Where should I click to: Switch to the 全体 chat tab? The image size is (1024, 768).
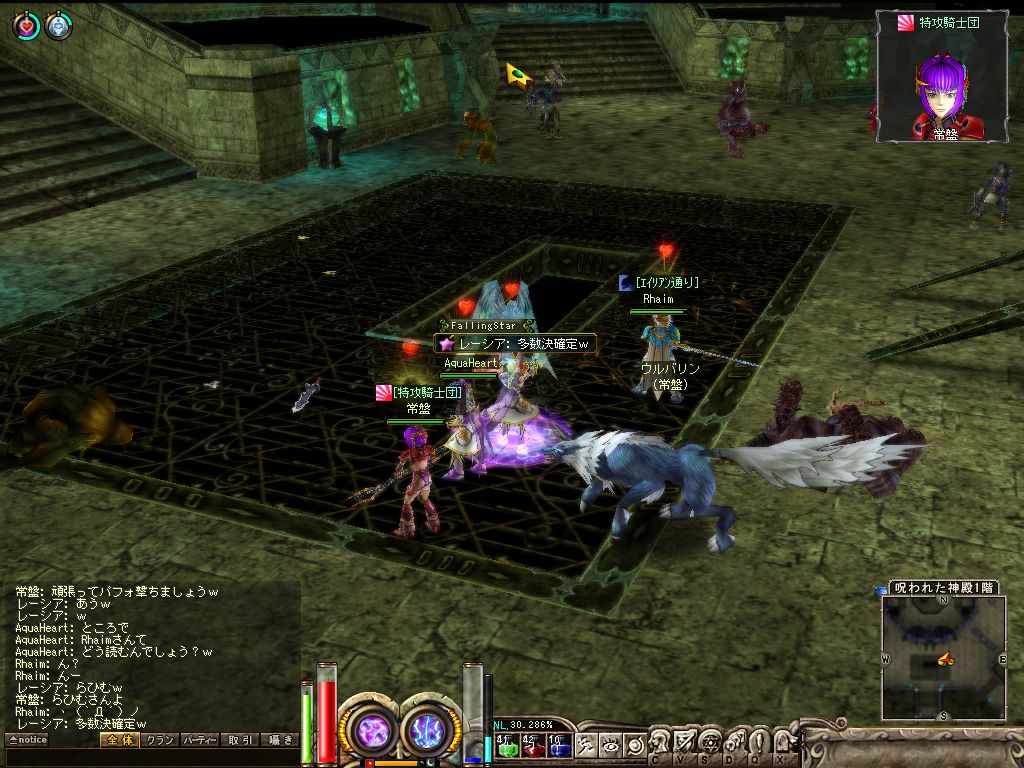point(118,740)
